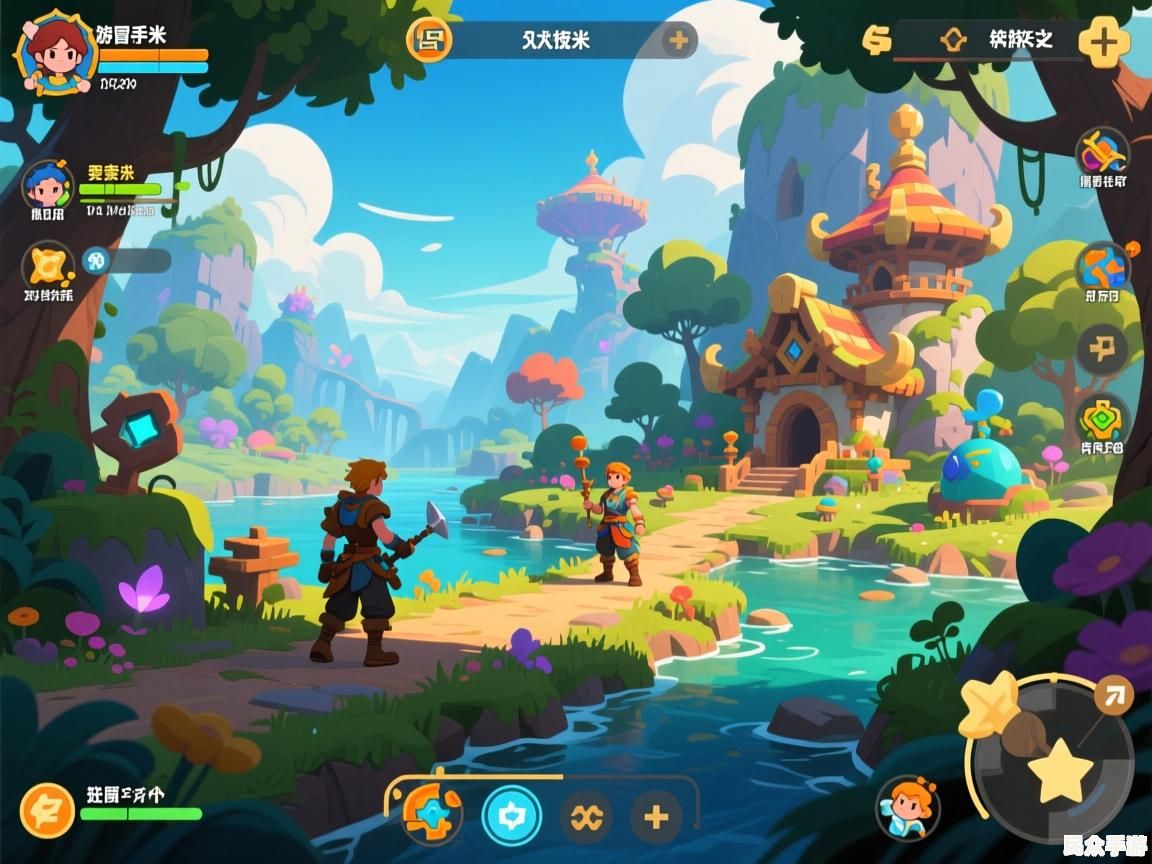
Task: Open the red-haired player avatar profile
Action: click(x=55, y=52)
